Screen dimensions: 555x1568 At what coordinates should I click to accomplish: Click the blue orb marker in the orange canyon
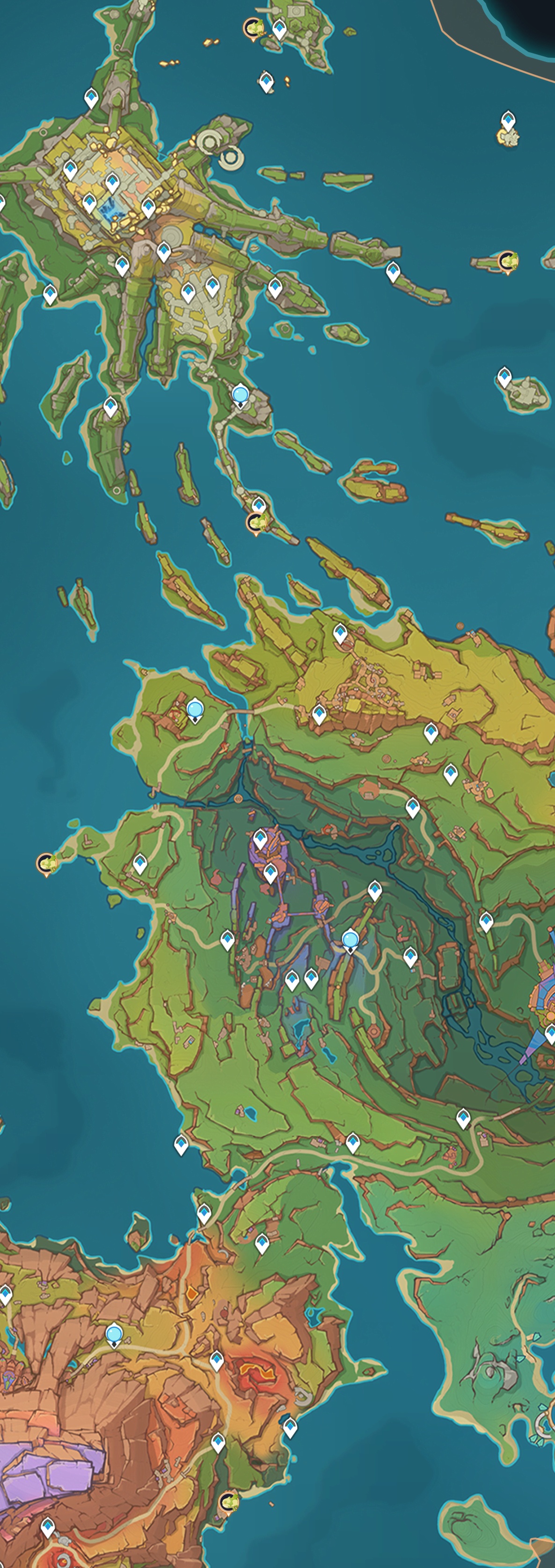114,1335
